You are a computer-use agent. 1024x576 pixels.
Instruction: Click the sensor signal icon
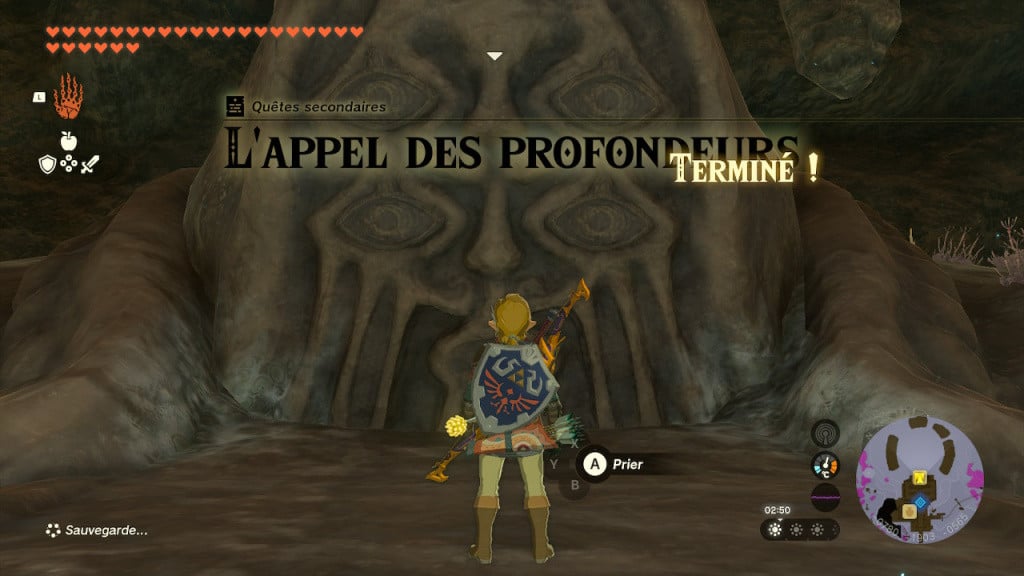tap(826, 434)
